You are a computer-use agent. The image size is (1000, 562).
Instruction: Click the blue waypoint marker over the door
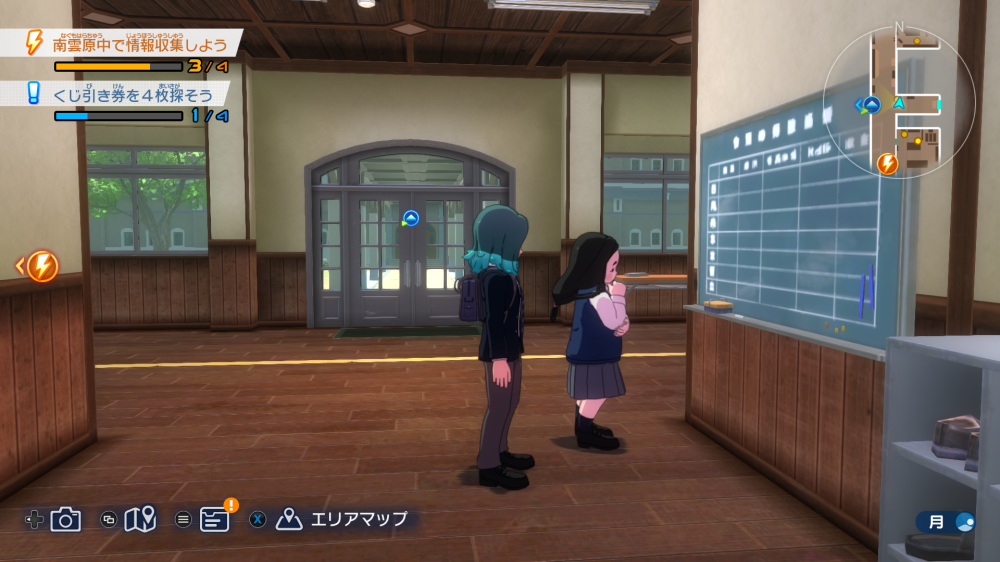point(410,218)
